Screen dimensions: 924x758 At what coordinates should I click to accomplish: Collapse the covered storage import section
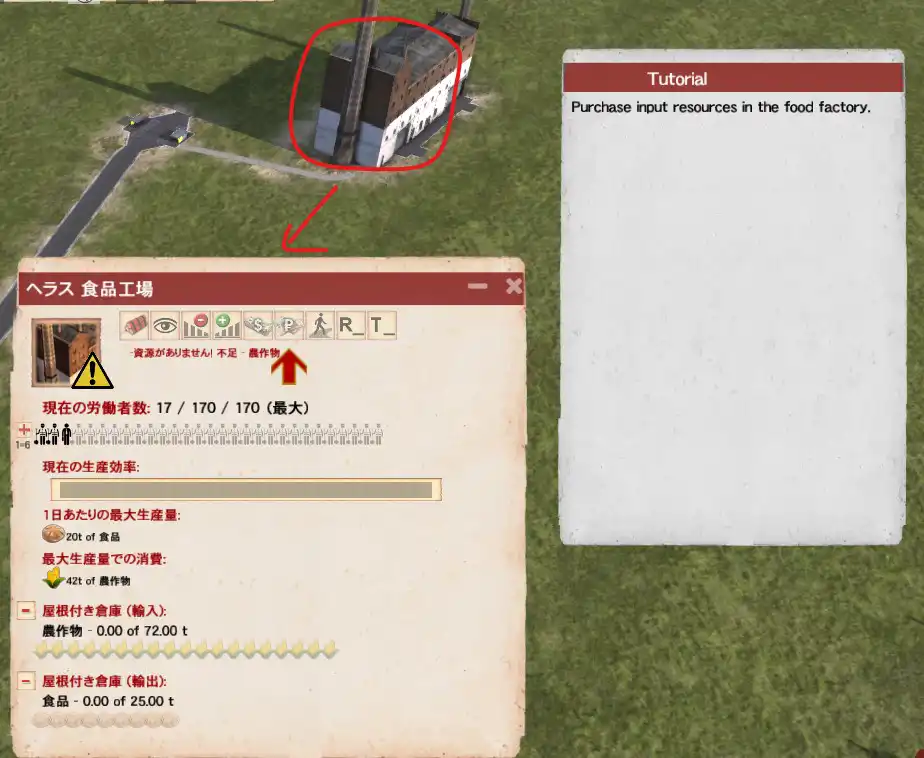pyautogui.click(x=26, y=611)
